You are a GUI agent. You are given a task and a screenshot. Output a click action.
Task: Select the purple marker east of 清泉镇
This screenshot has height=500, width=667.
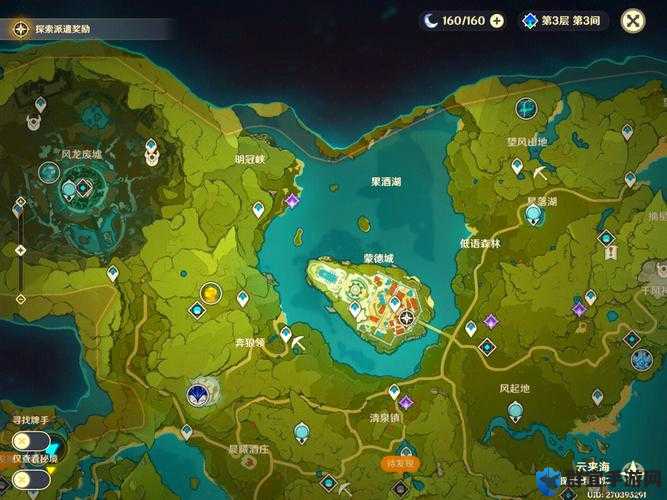pos(406,403)
